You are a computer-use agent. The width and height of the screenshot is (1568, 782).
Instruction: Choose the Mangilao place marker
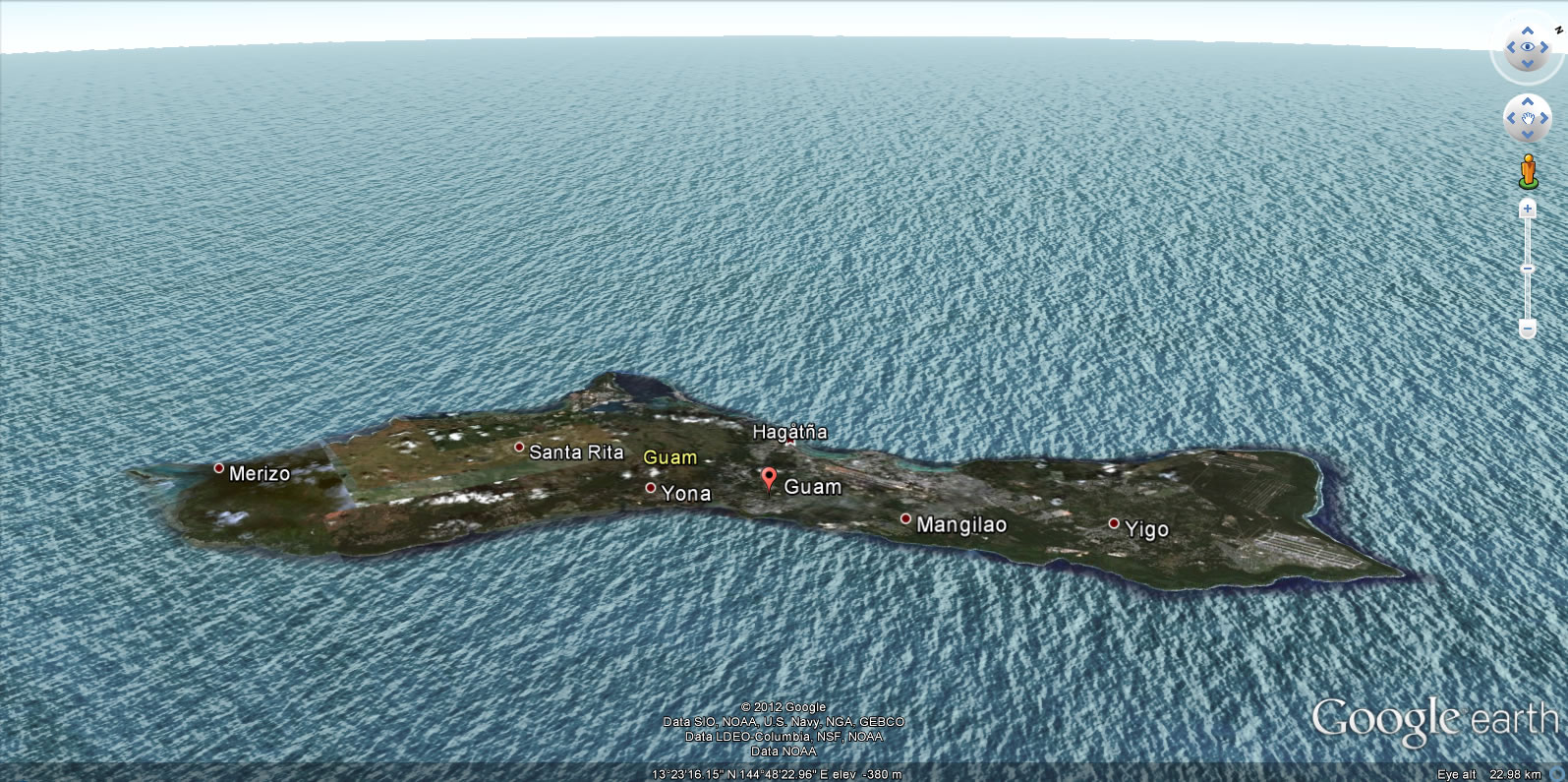[x=905, y=519]
